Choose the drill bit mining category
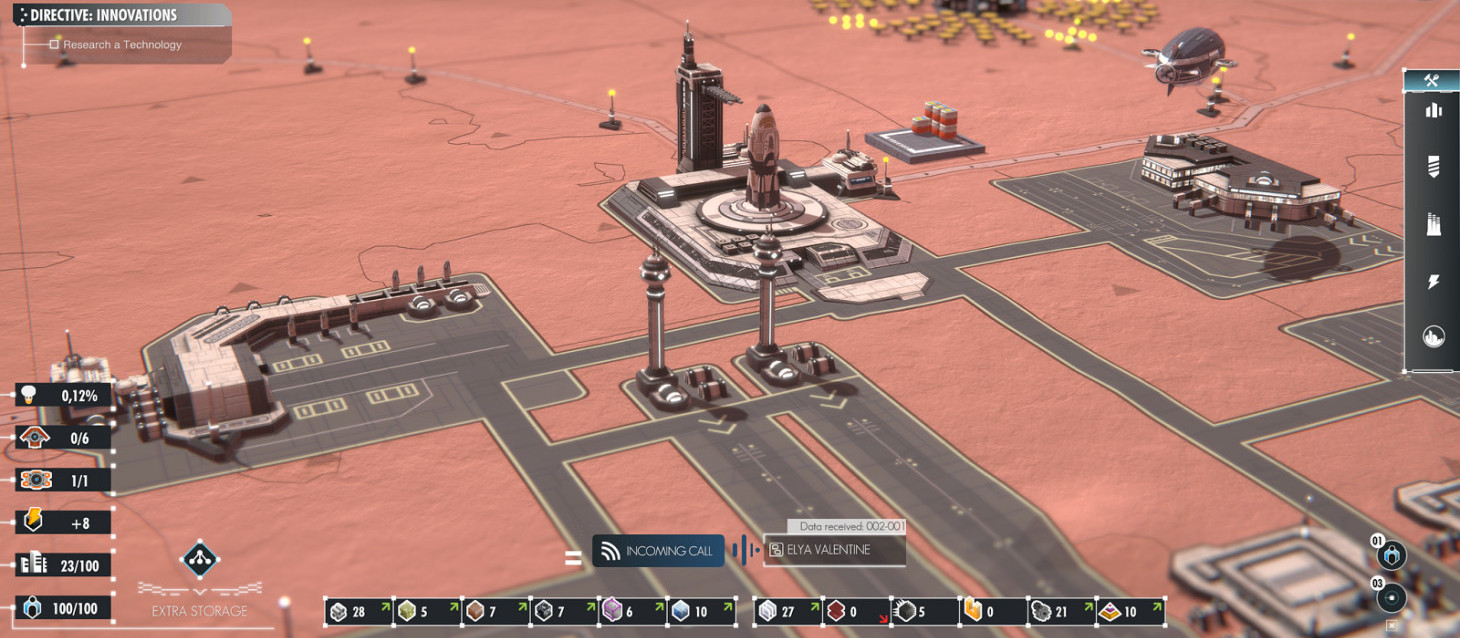The width and height of the screenshot is (1460, 638). point(1432,166)
